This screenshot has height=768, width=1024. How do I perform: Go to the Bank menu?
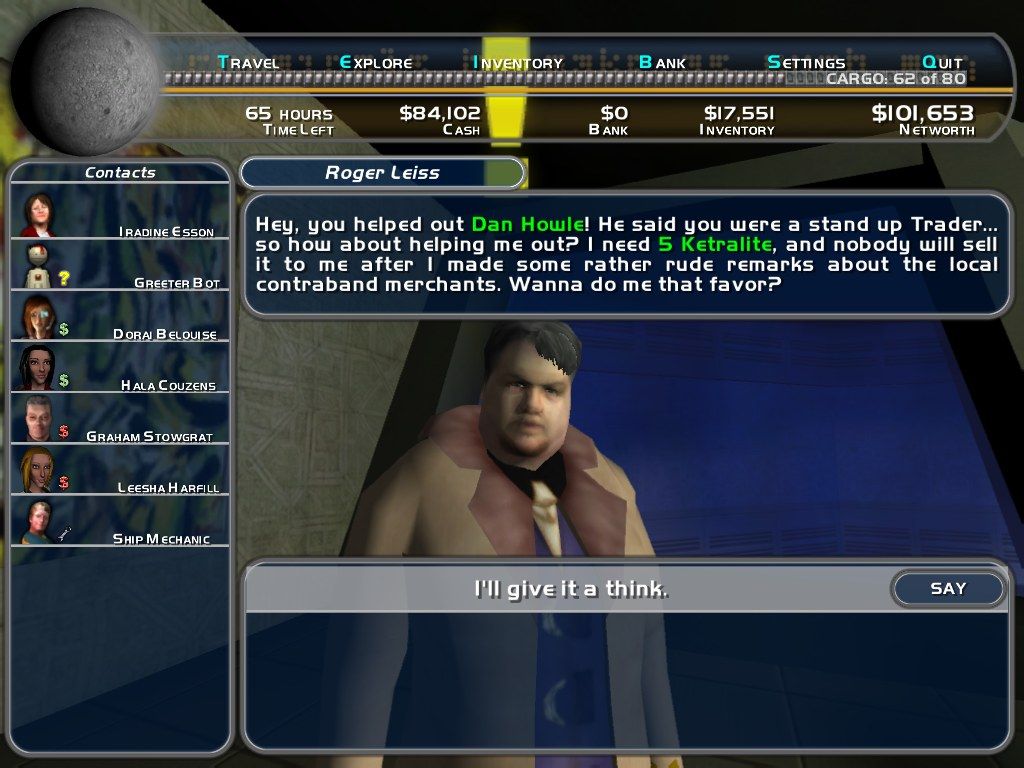coord(662,62)
